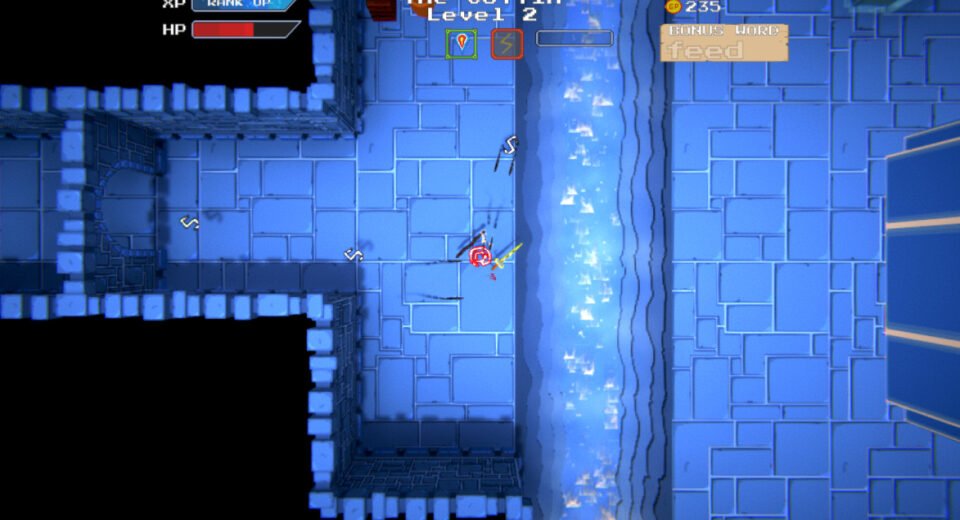Activate the lightning bolt ability slot

point(506,43)
